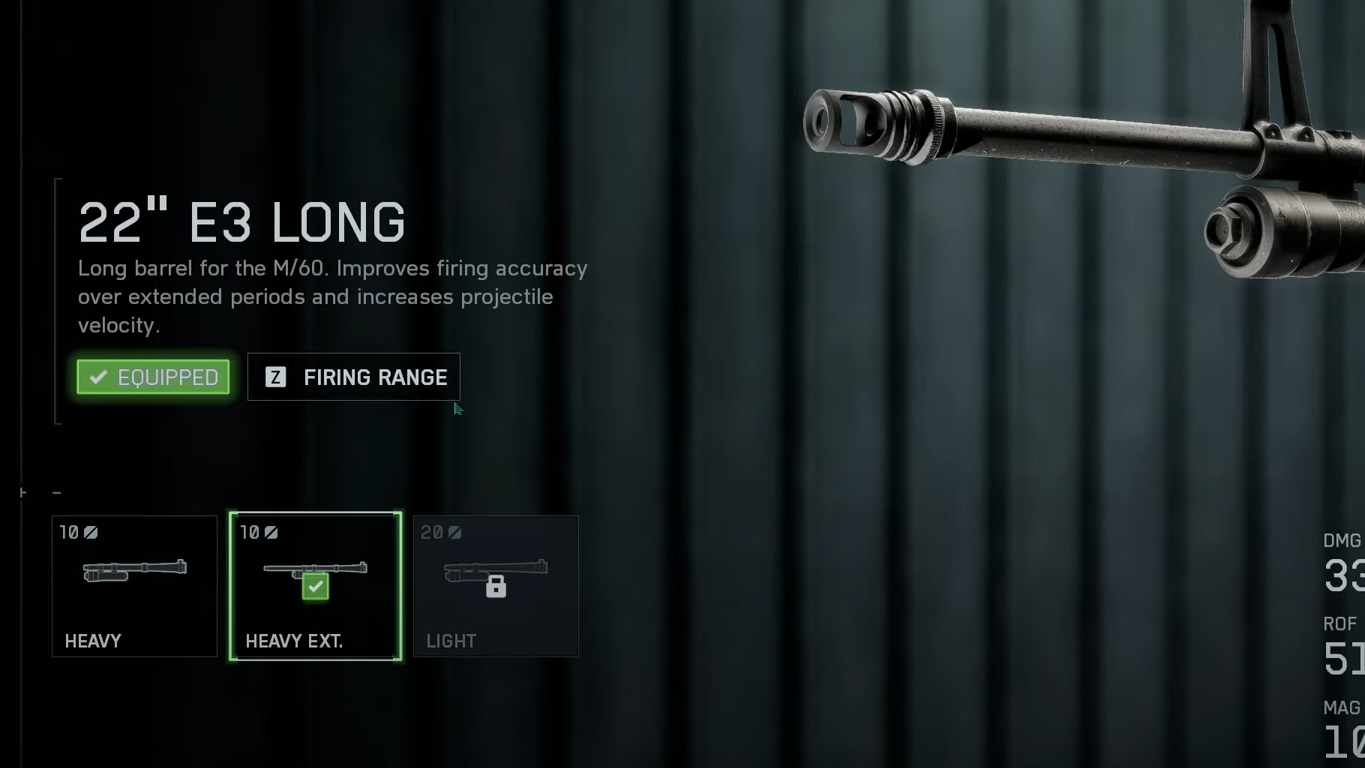Click the green Equipped button
The image size is (1365, 768).
(x=154, y=377)
